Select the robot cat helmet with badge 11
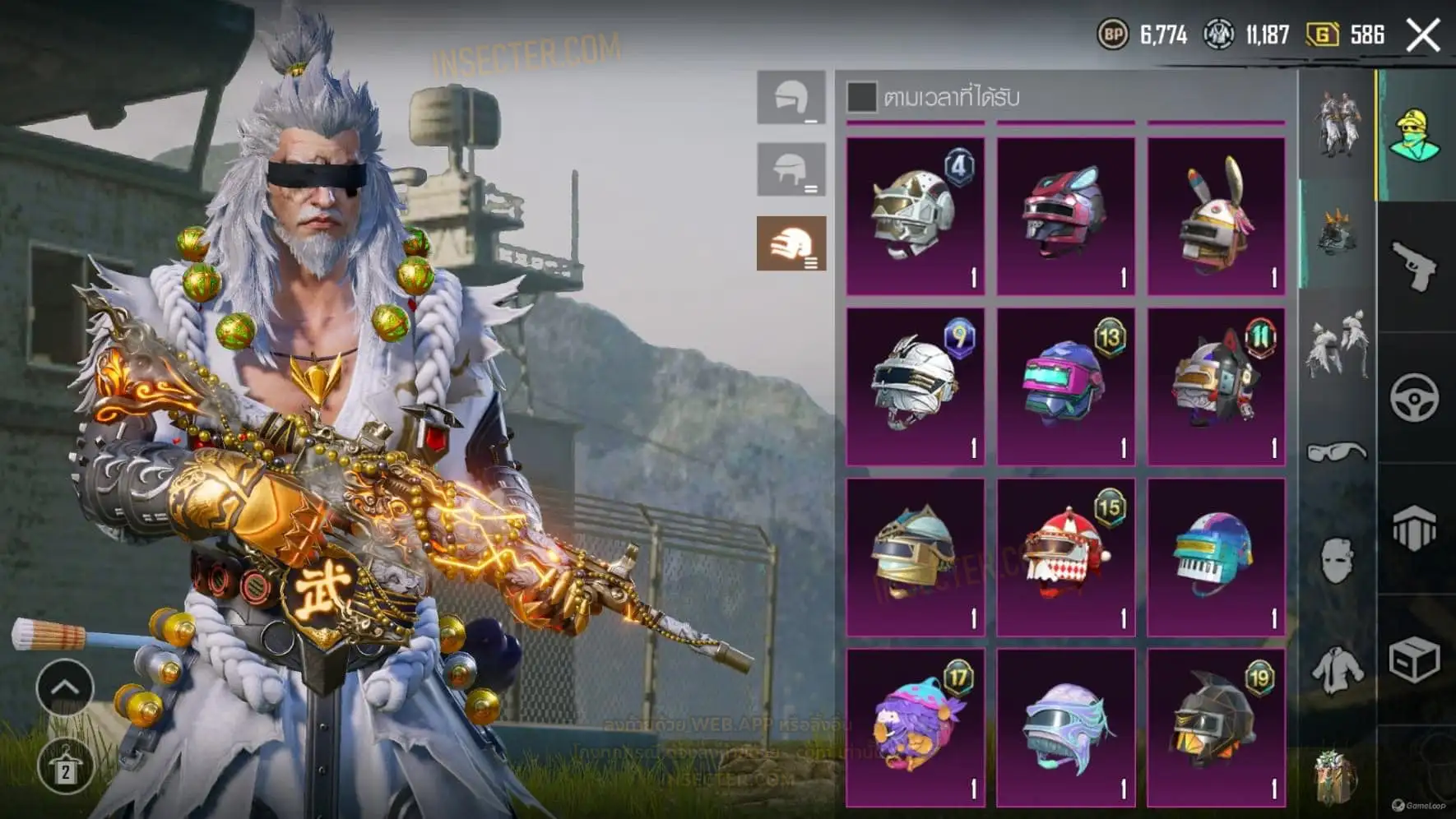This screenshot has height=819, width=1456. point(1216,386)
